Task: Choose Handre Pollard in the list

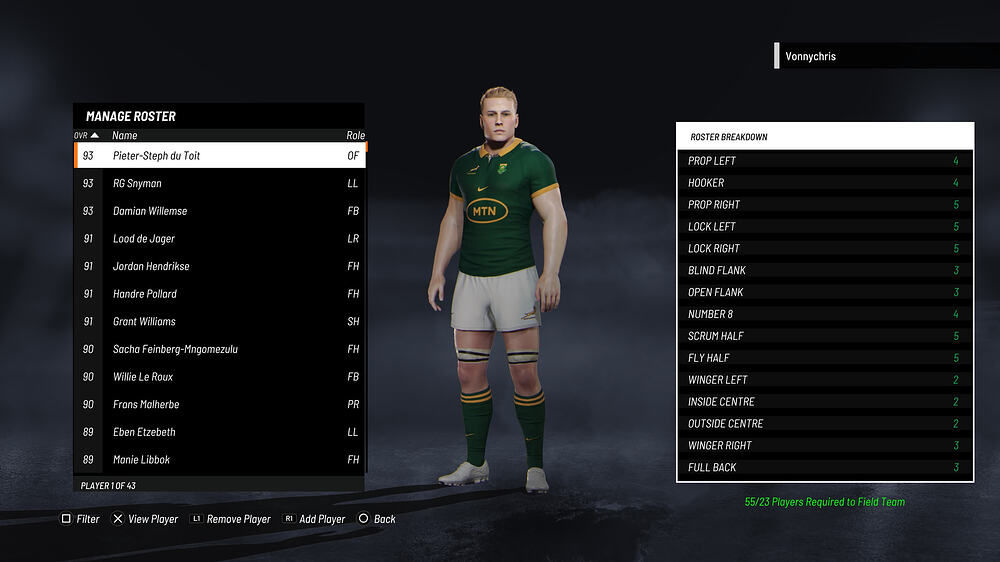Action: coord(220,294)
